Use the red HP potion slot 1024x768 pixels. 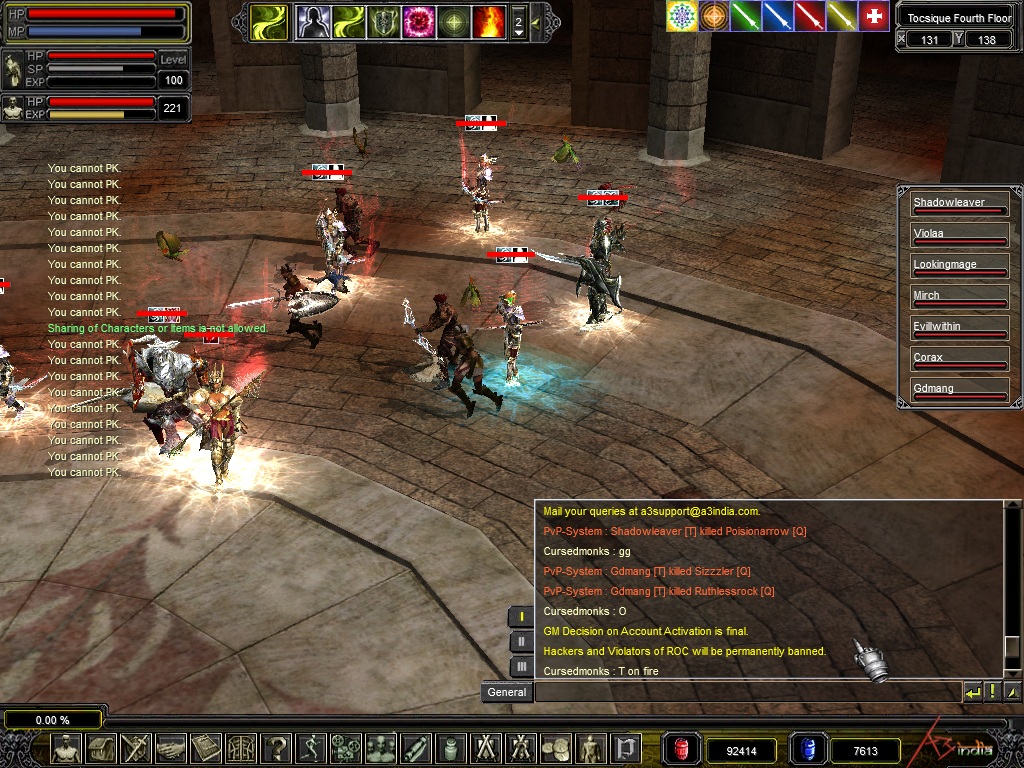point(680,749)
